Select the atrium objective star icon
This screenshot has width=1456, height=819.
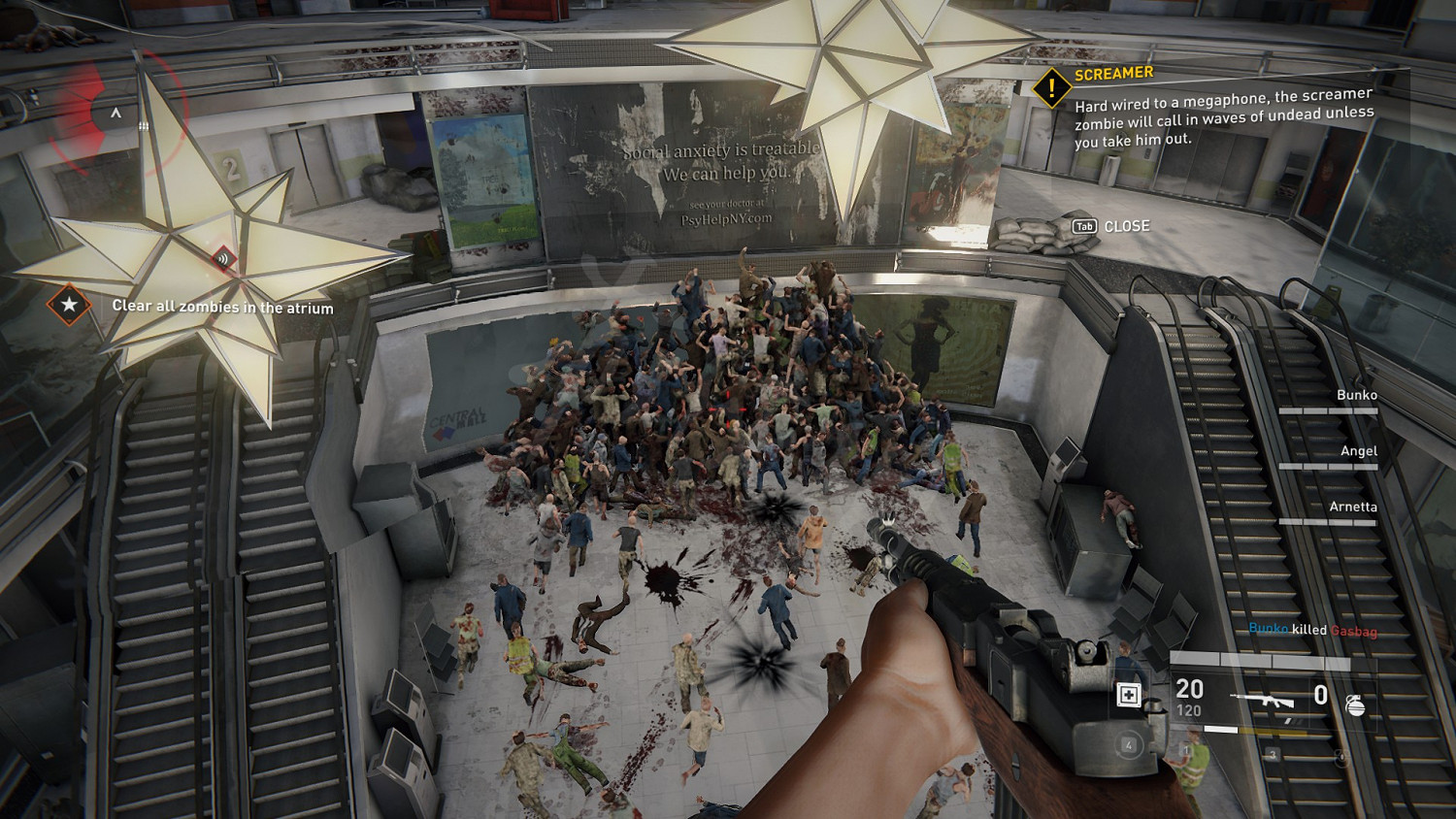(x=69, y=305)
